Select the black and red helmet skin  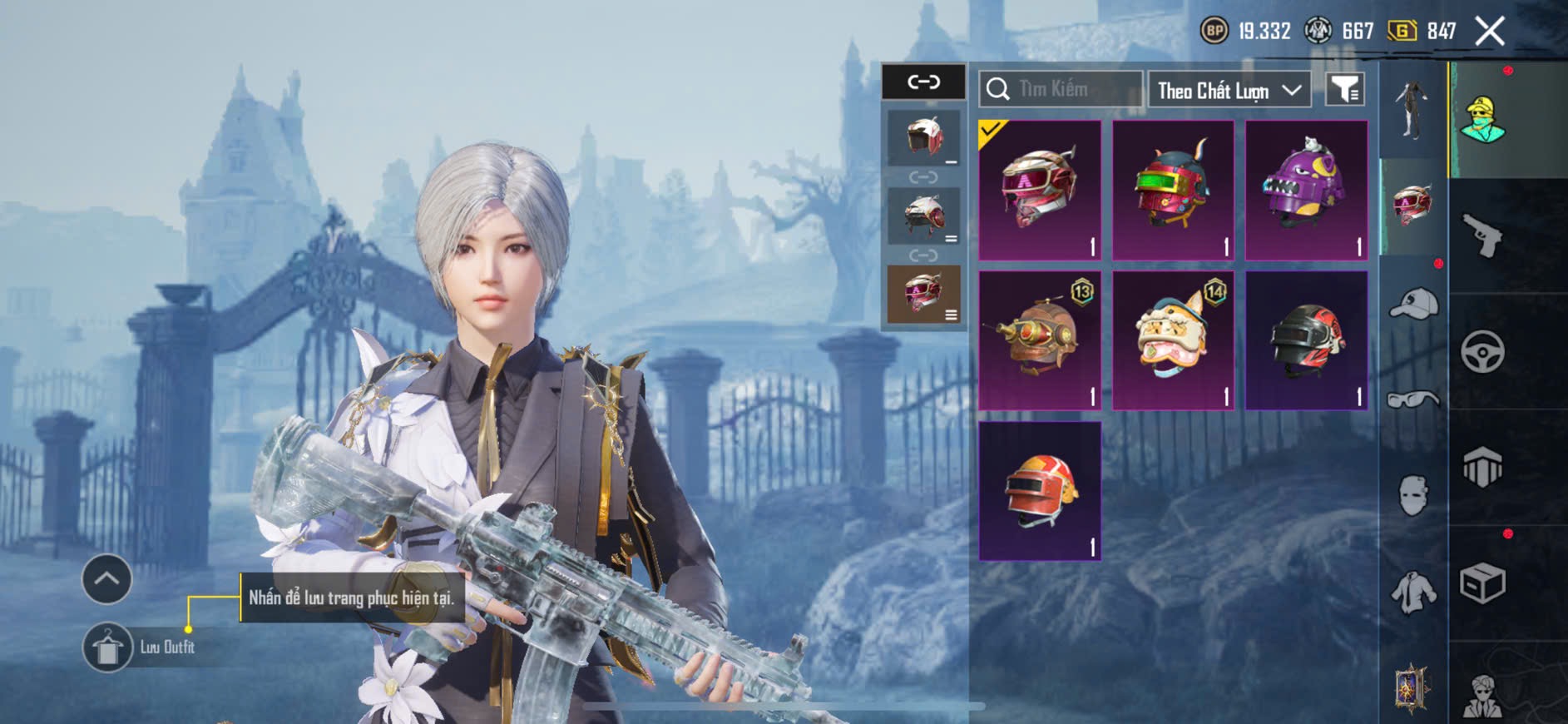tap(1306, 340)
